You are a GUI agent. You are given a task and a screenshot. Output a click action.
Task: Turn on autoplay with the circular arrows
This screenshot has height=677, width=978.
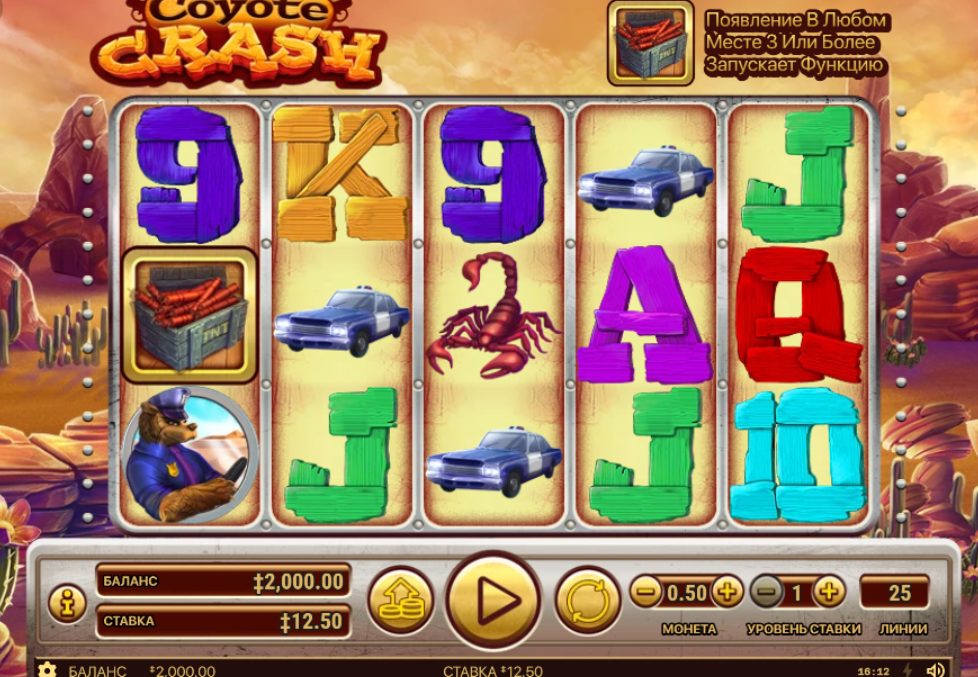tap(586, 601)
